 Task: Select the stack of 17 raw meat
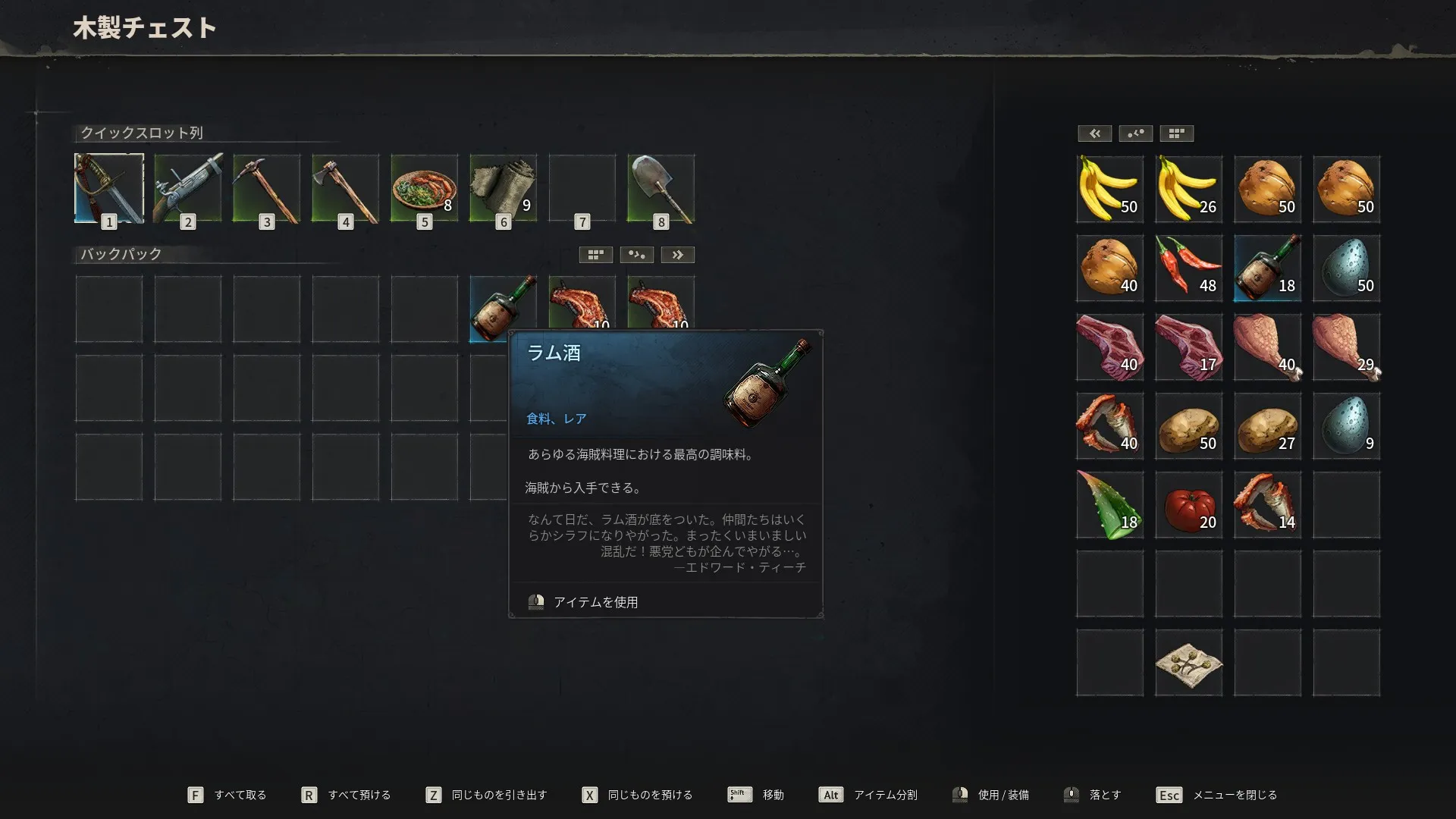[1188, 347]
